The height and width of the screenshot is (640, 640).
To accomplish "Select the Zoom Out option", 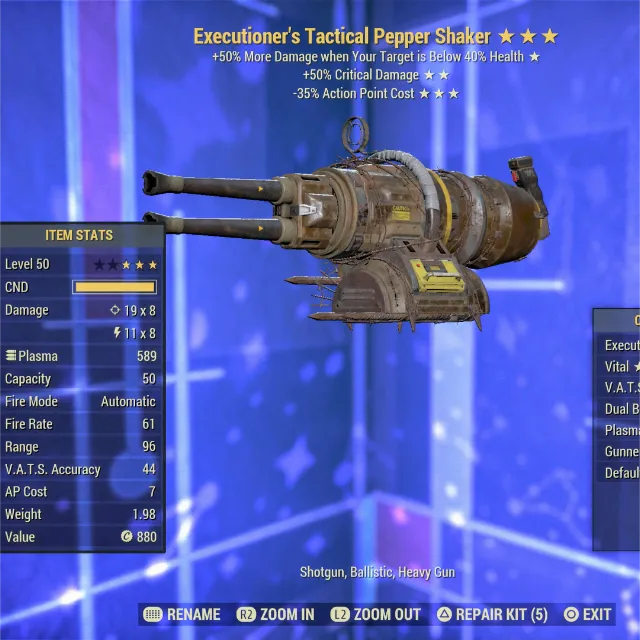I will point(376,614).
